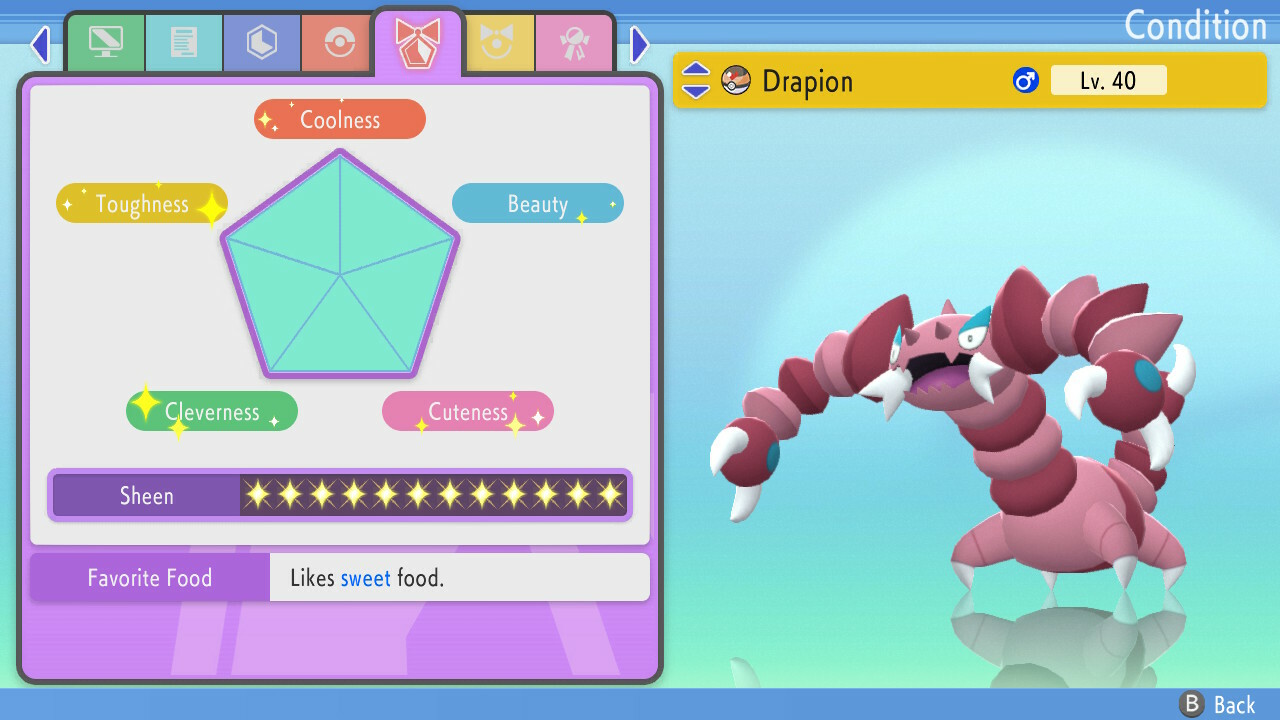Screen dimensions: 1280x720
Task: Select the Beauty condition label
Action: 537,203
